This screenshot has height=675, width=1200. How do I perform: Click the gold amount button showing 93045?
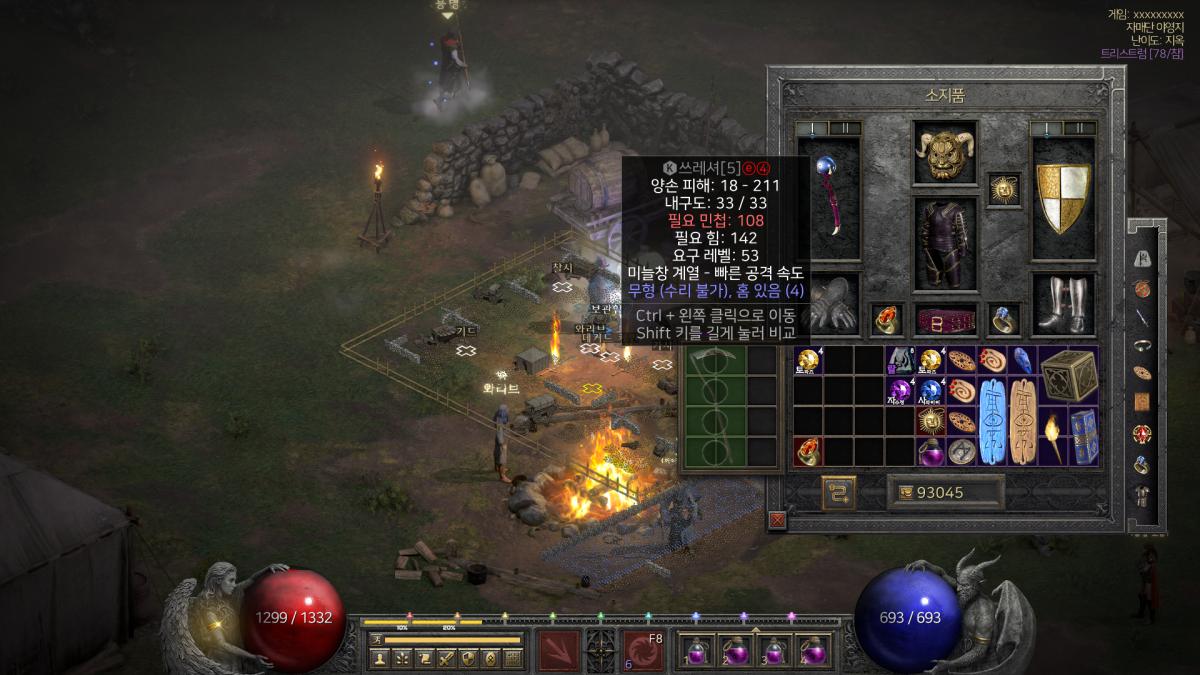[945, 492]
